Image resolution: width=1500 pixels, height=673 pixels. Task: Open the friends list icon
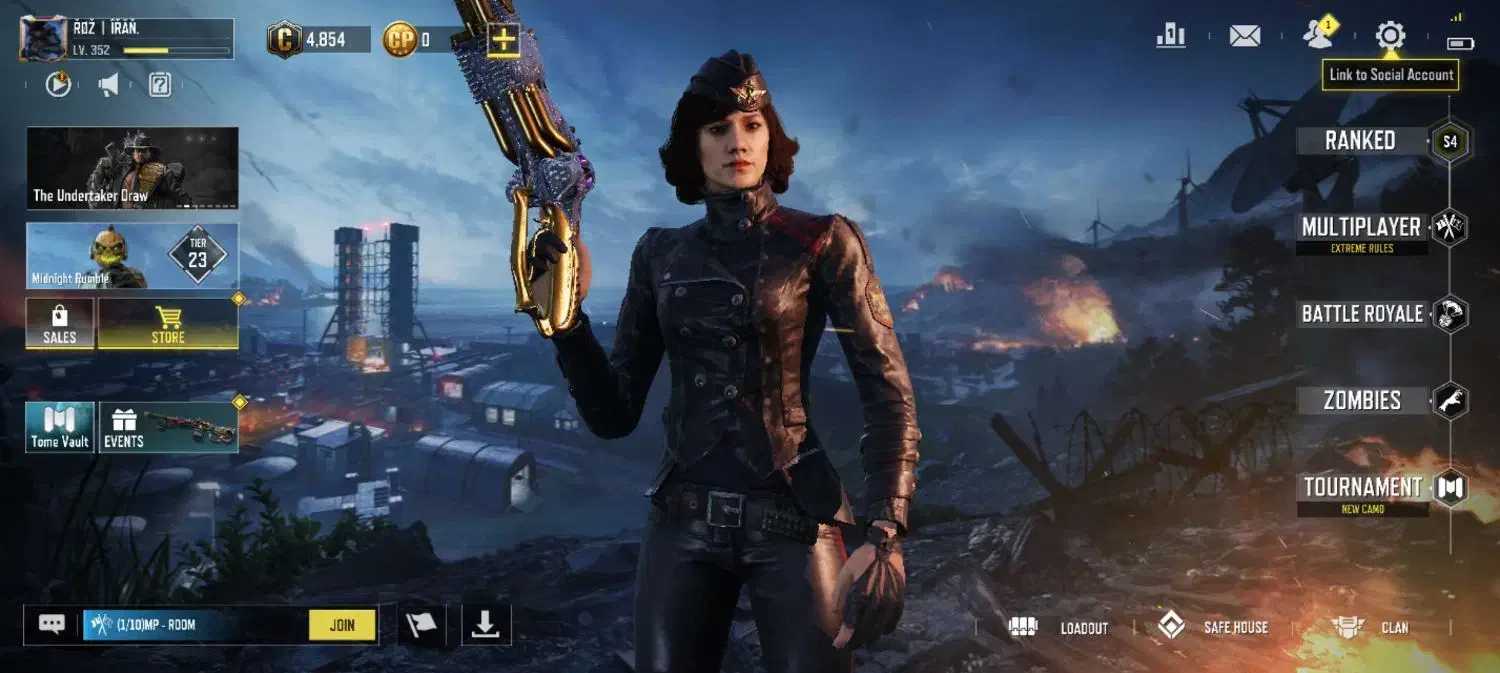coord(1318,36)
